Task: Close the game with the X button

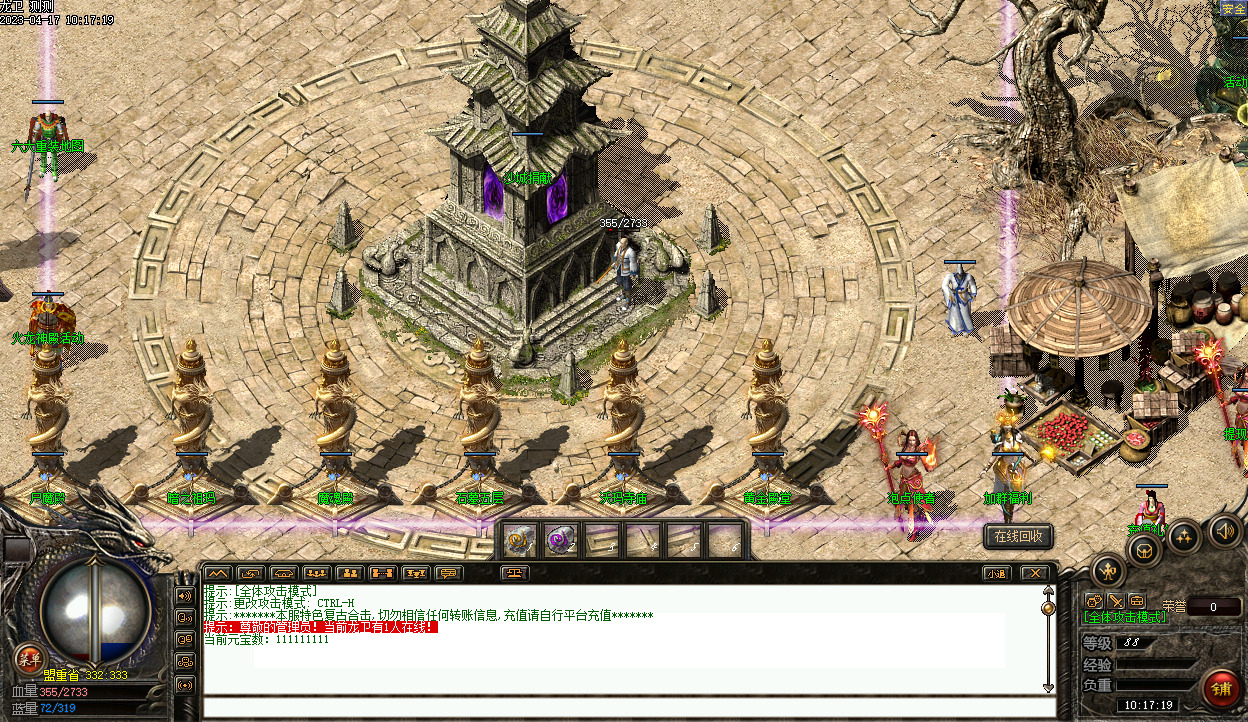Action: click(1034, 573)
